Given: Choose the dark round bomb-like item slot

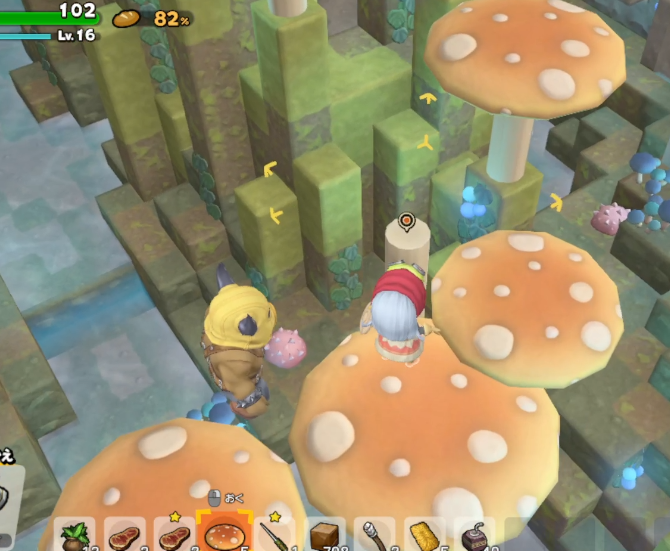Looking at the screenshot, I should coord(474,536).
